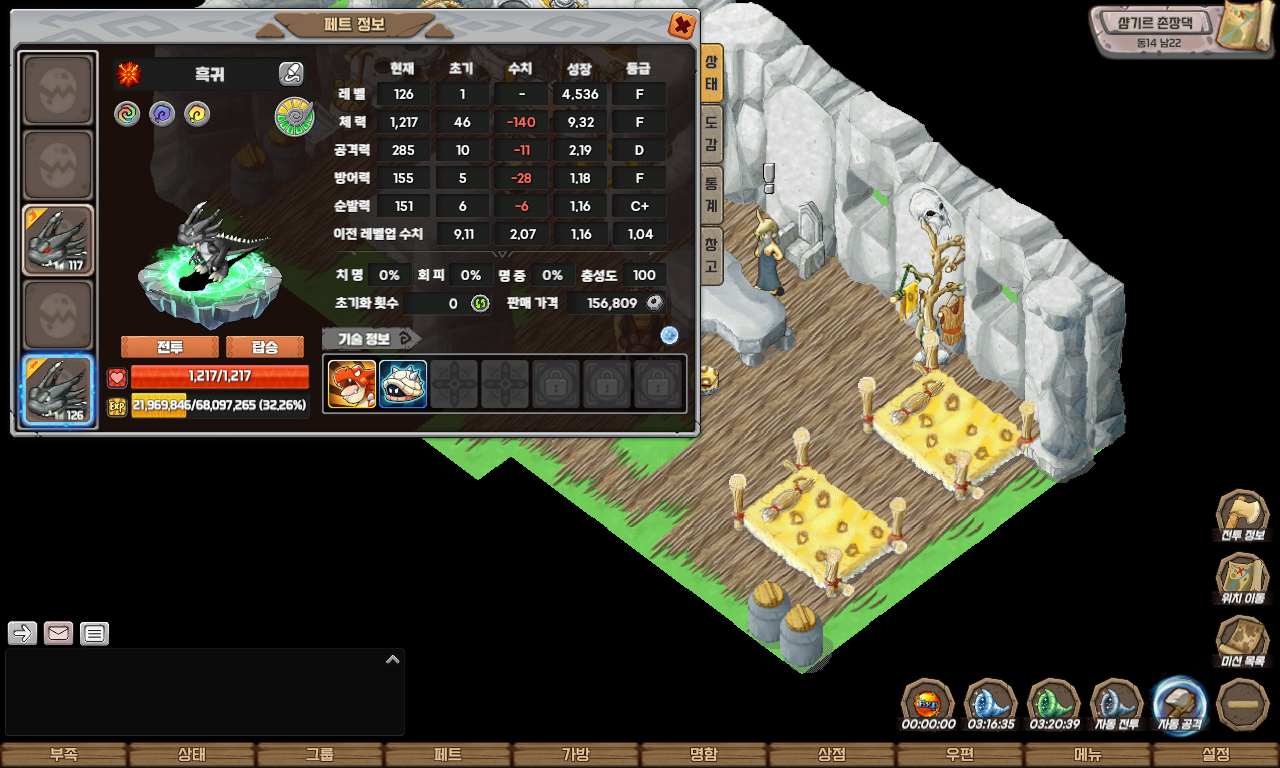The width and height of the screenshot is (1280, 768).
Task: Open the 창고 side tab
Action: [711, 254]
